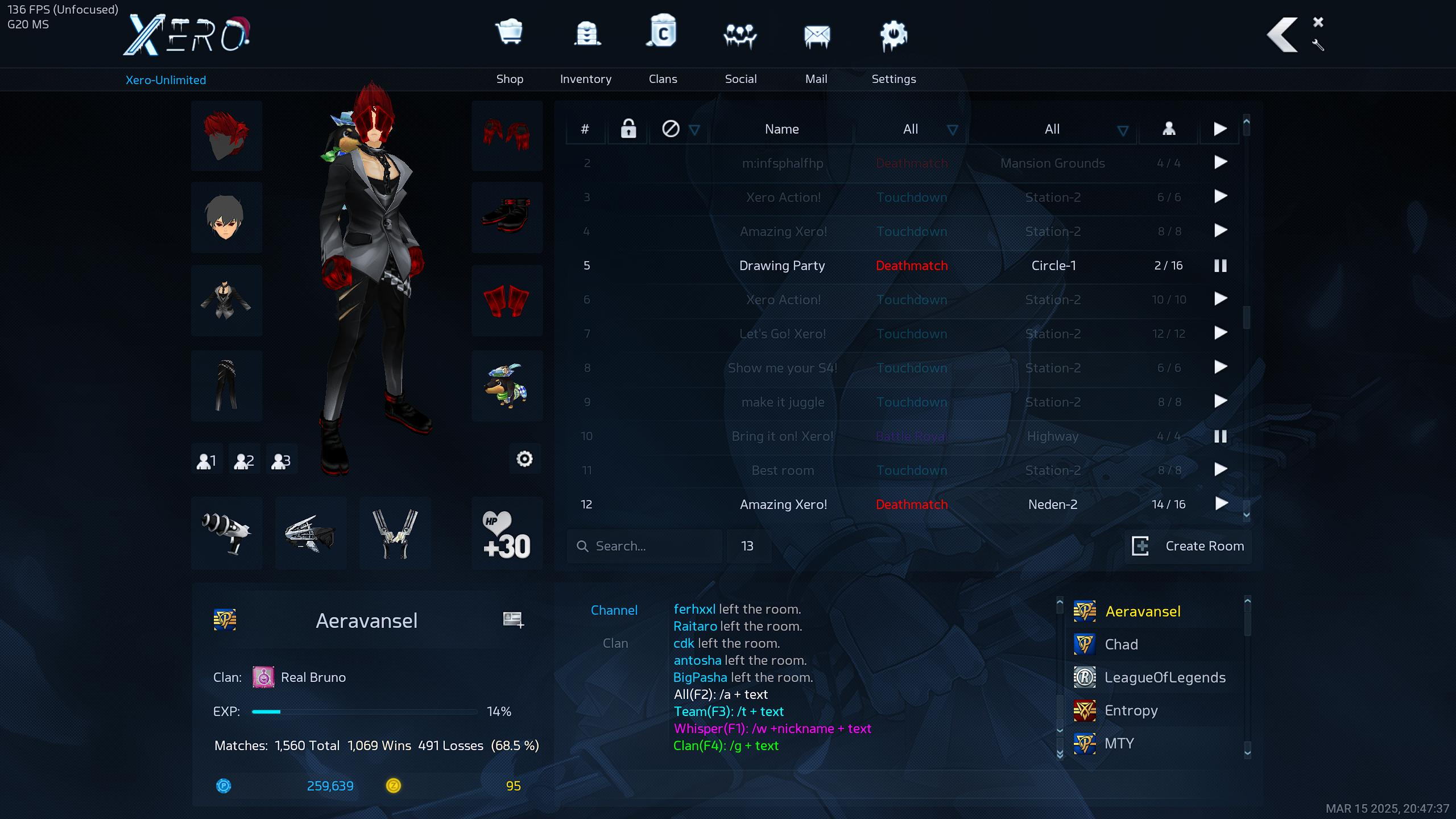Screen dimensions: 1456x819
Task: Switch to the Channel chat tab
Action: [614, 610]
